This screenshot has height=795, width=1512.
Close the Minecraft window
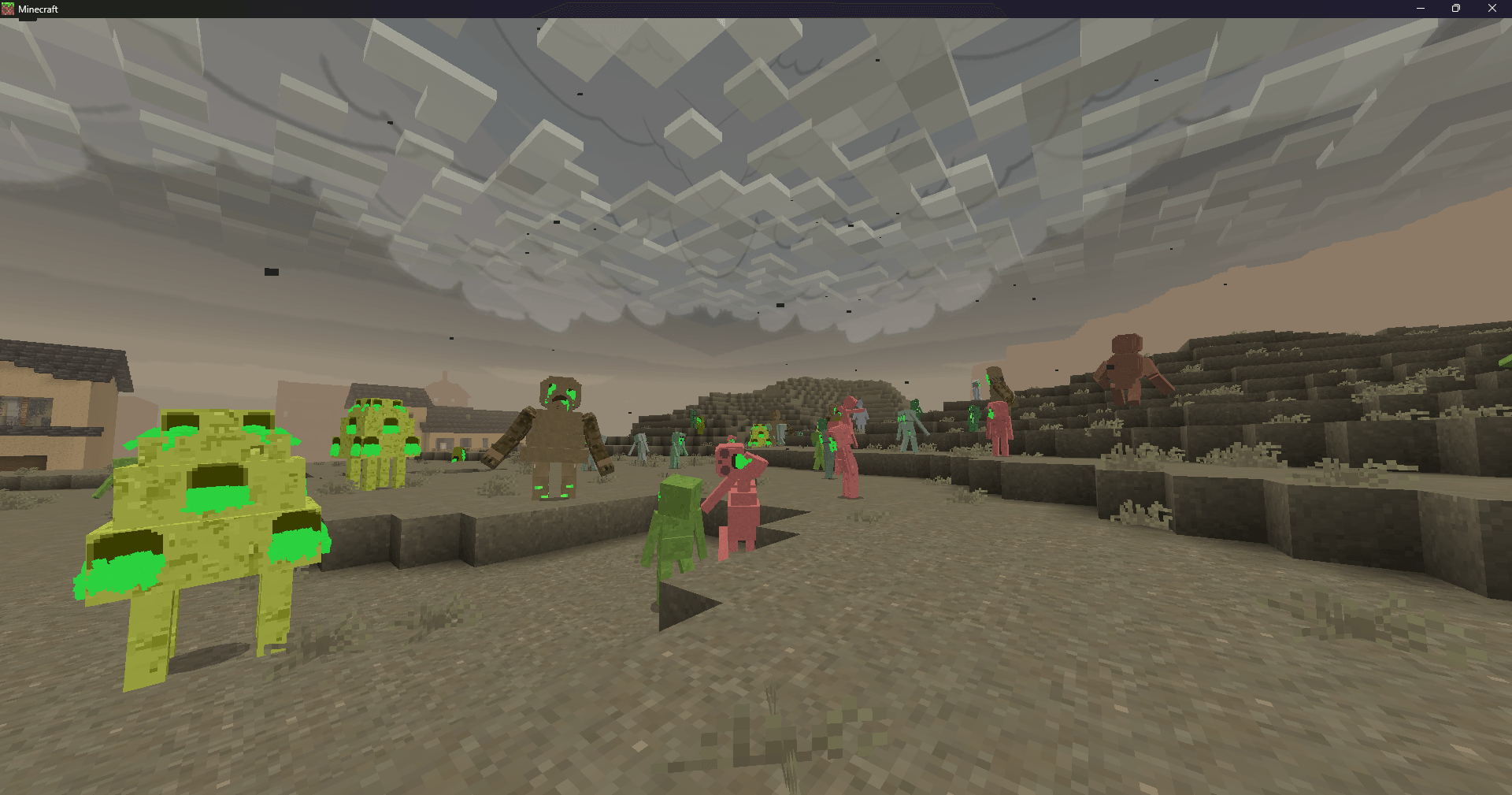pyautogui.click(x=1492, y=9)
